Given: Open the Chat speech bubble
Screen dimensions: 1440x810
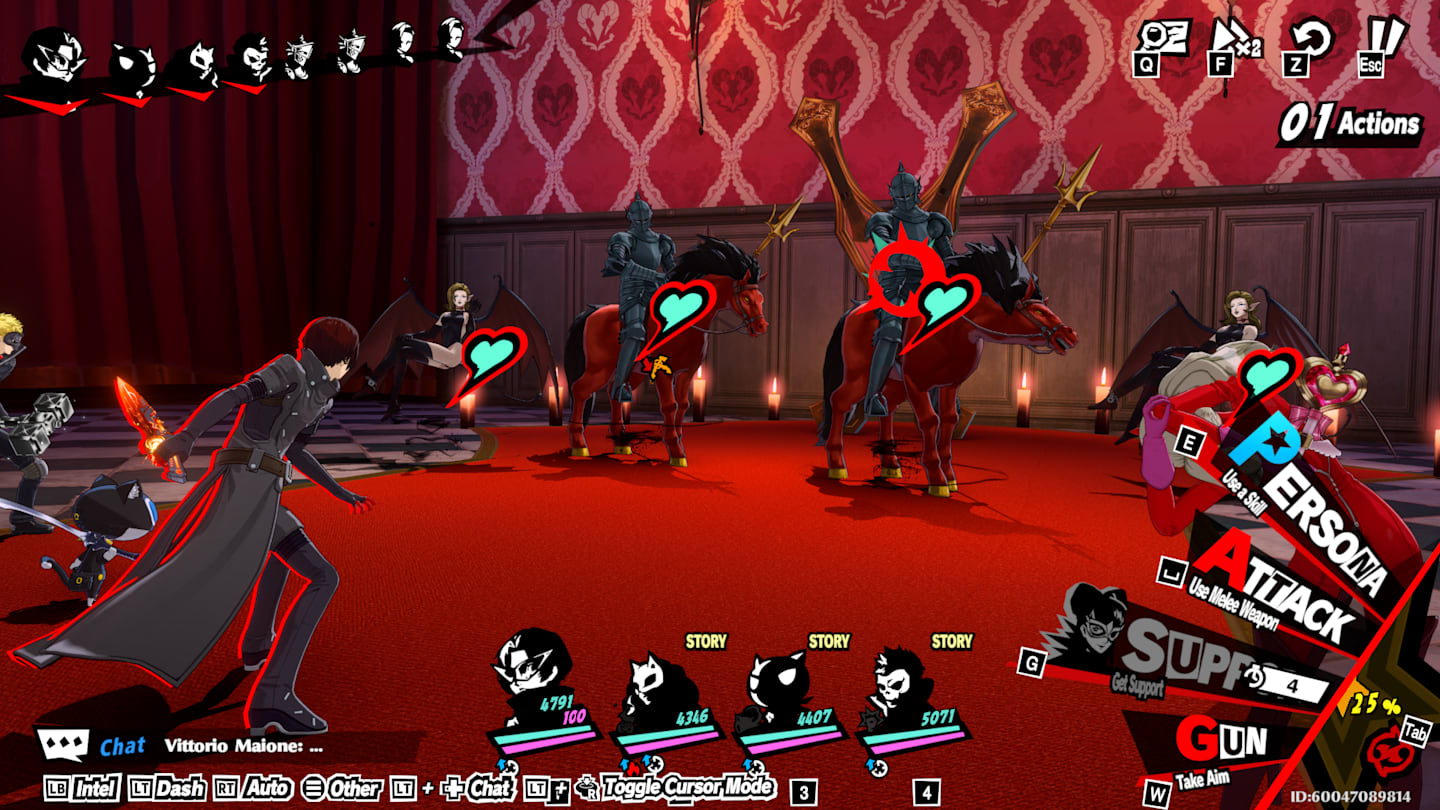Looking at the screenshot, I should point(62,745).
